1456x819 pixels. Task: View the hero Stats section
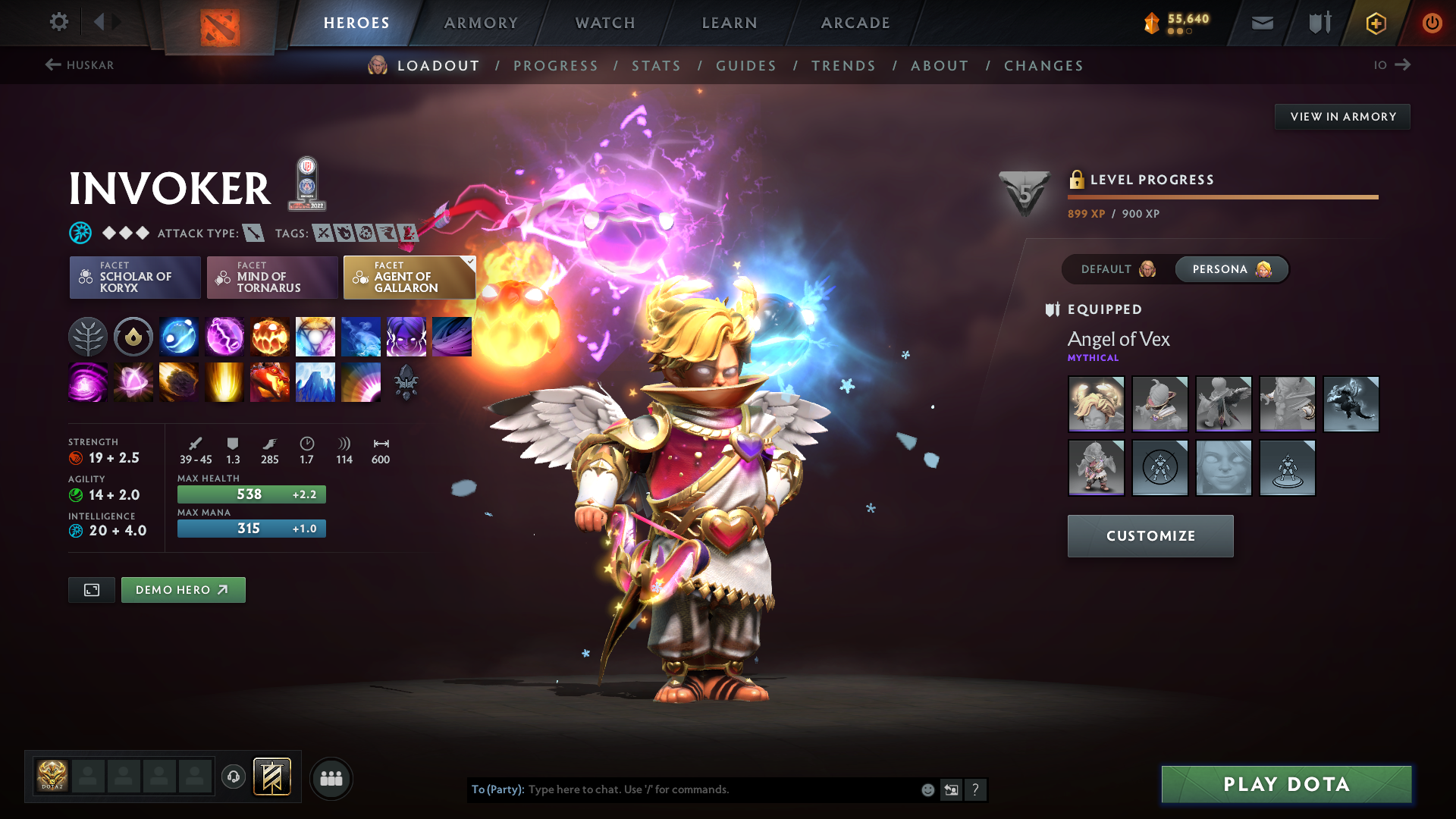656,66
